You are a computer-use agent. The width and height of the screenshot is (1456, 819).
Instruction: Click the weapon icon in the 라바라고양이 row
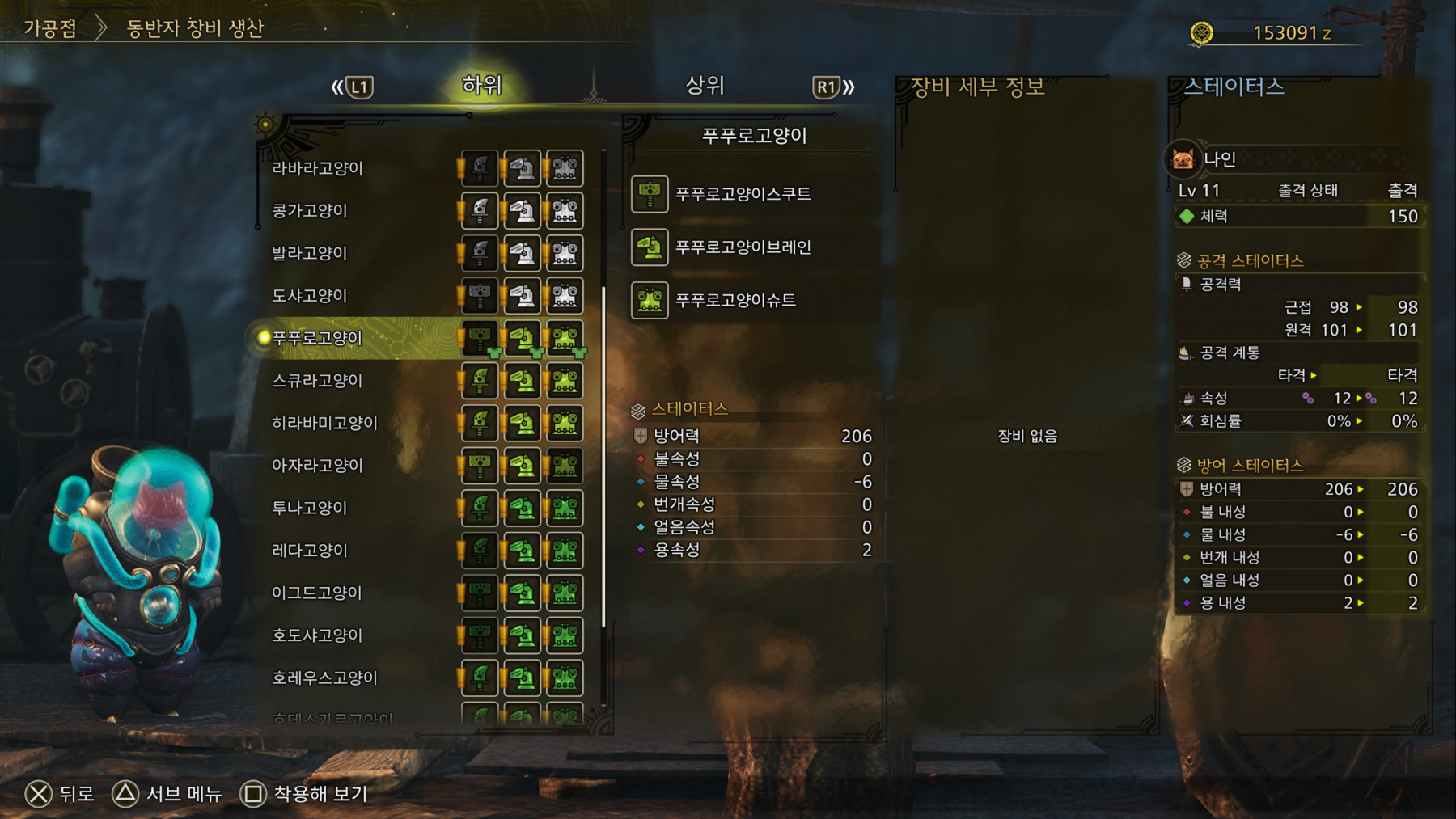(x=479, y=167)
